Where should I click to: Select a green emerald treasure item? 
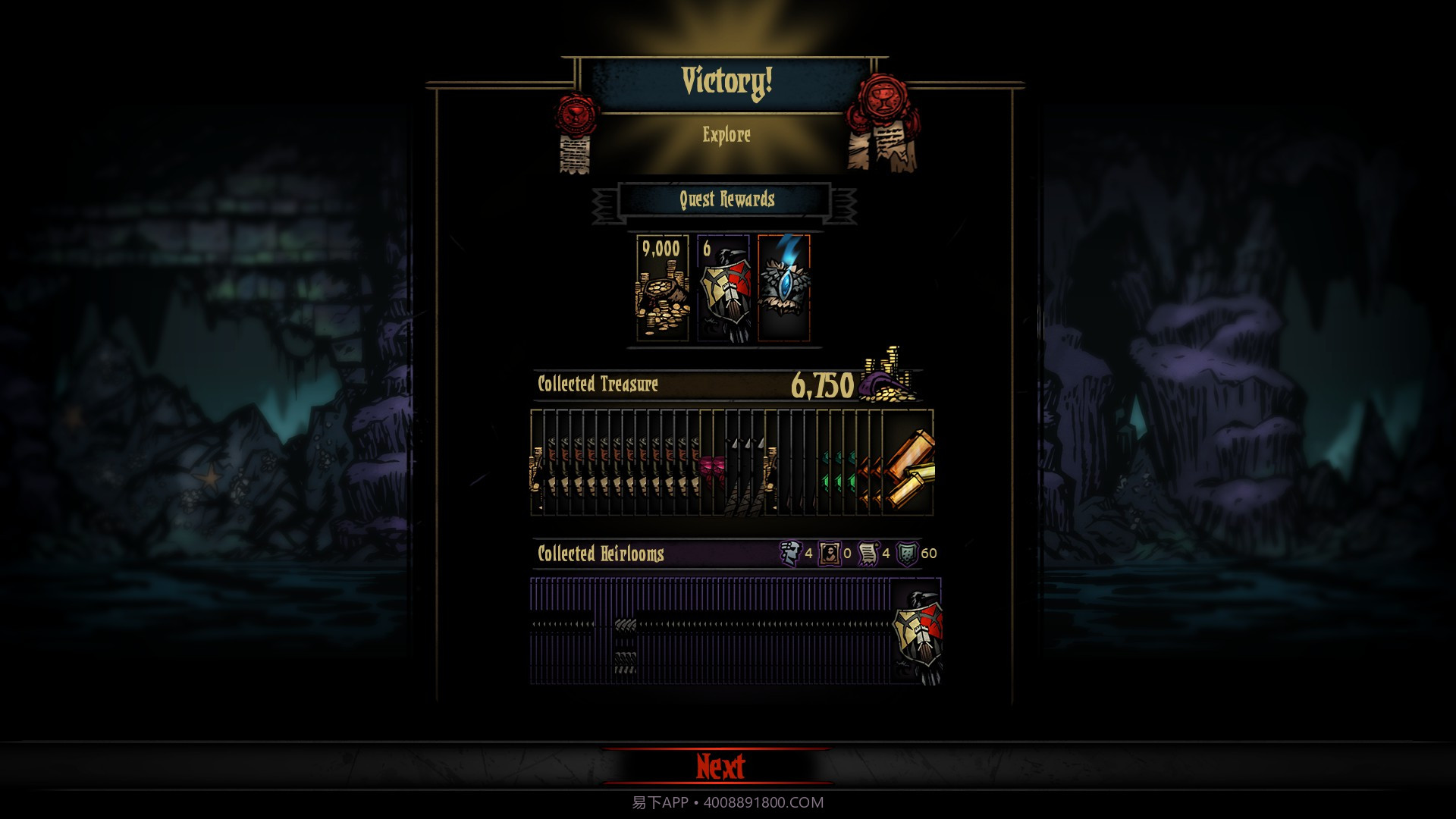pos(836,470)
